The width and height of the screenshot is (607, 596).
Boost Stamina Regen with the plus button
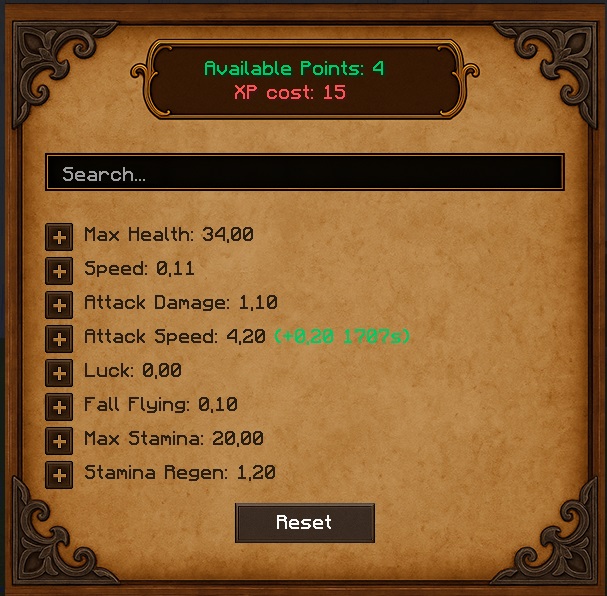(x=59, y=475)
